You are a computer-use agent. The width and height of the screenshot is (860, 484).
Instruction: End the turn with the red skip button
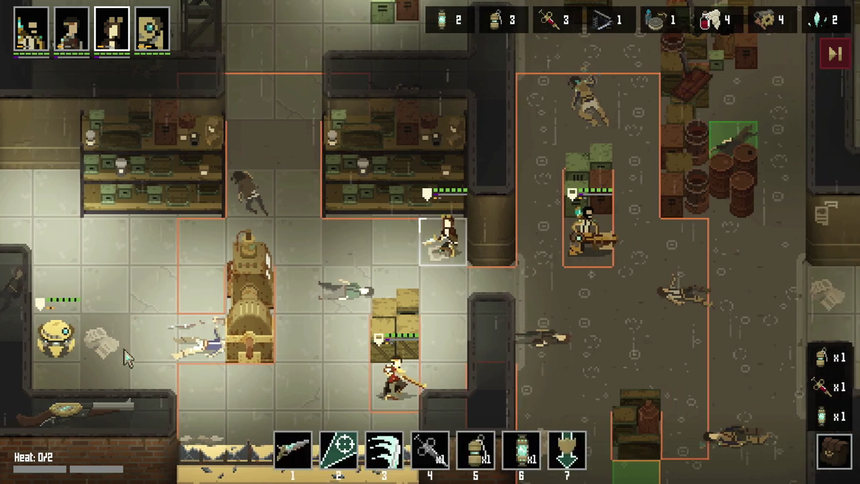click(833, 54)
